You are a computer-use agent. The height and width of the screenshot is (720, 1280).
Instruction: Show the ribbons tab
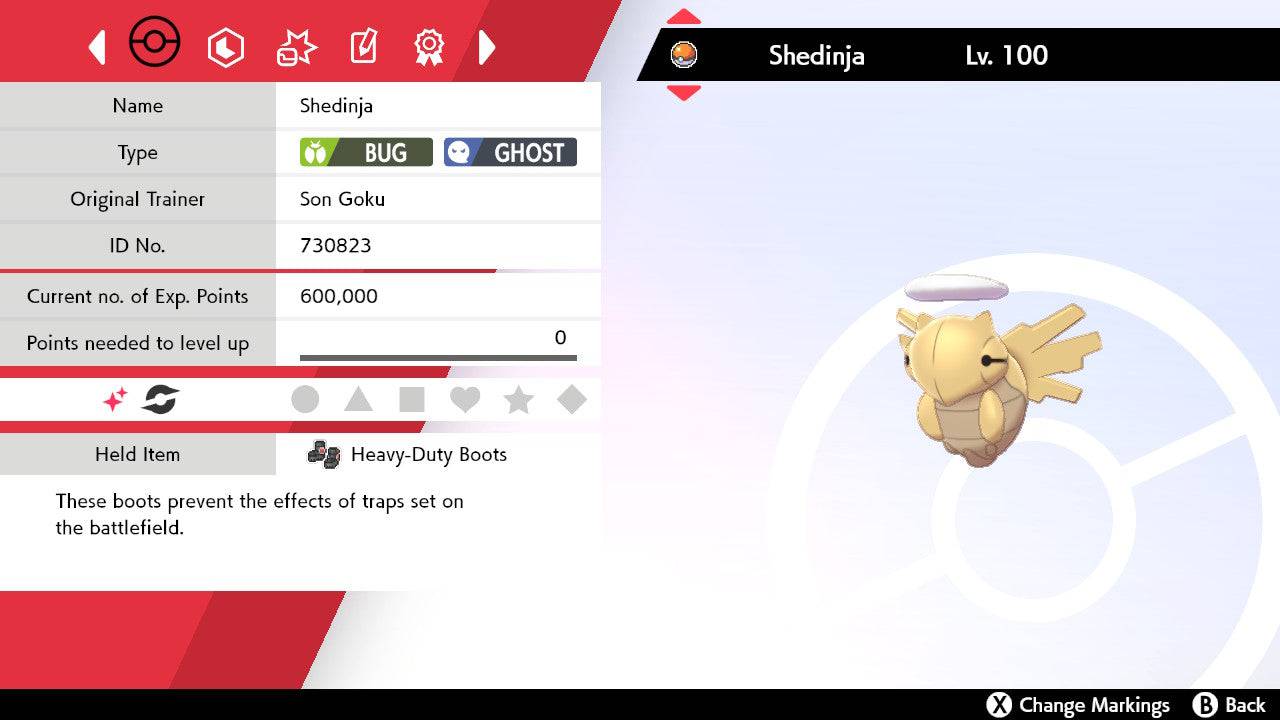pyautogui.click(x=429, y=46)
